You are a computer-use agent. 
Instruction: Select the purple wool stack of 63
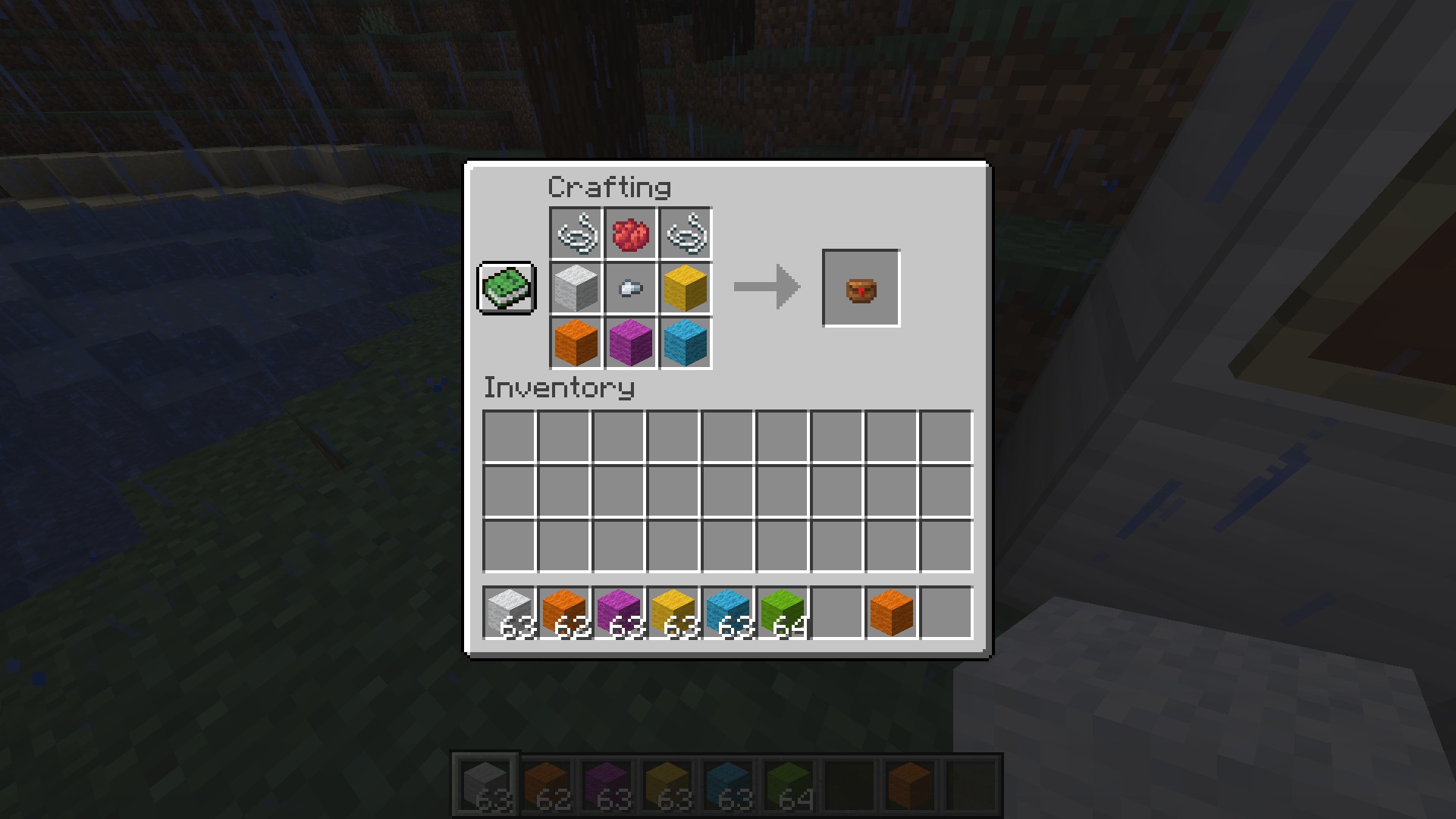[x=619, y=613]
